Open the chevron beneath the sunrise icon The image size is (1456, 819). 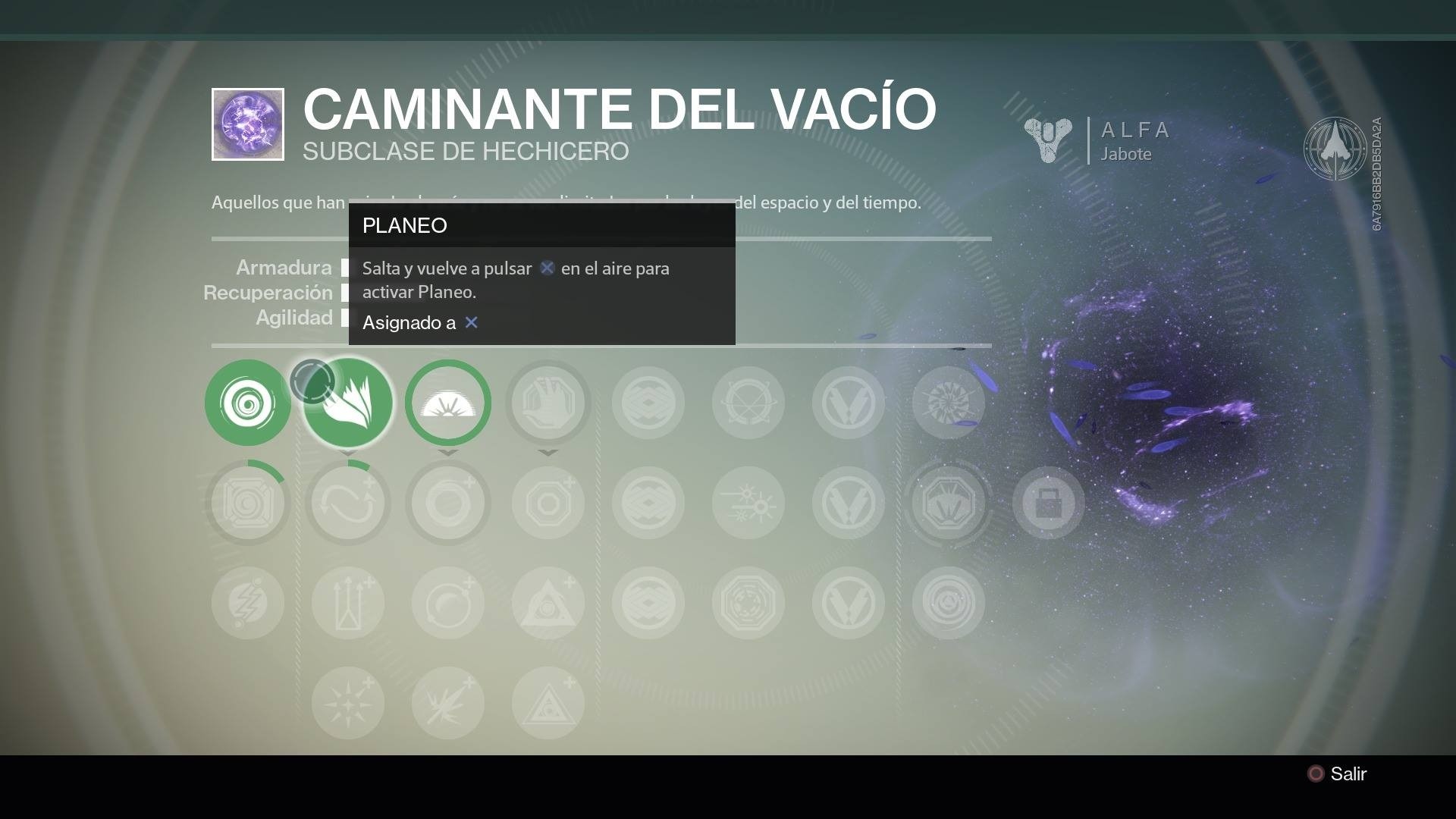(448, 453)
